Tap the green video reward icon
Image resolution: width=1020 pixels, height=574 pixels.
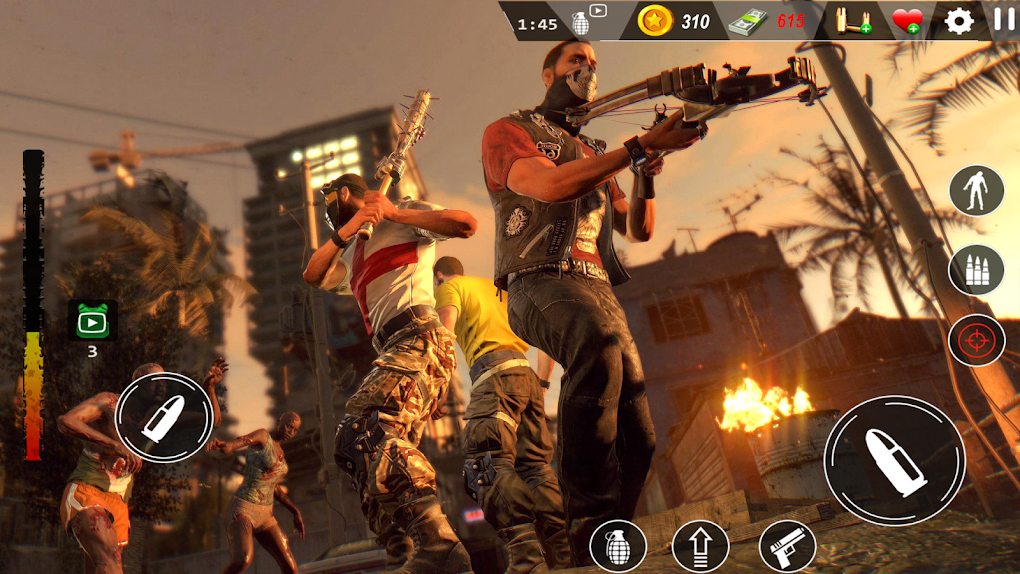[x=92, y=320]
